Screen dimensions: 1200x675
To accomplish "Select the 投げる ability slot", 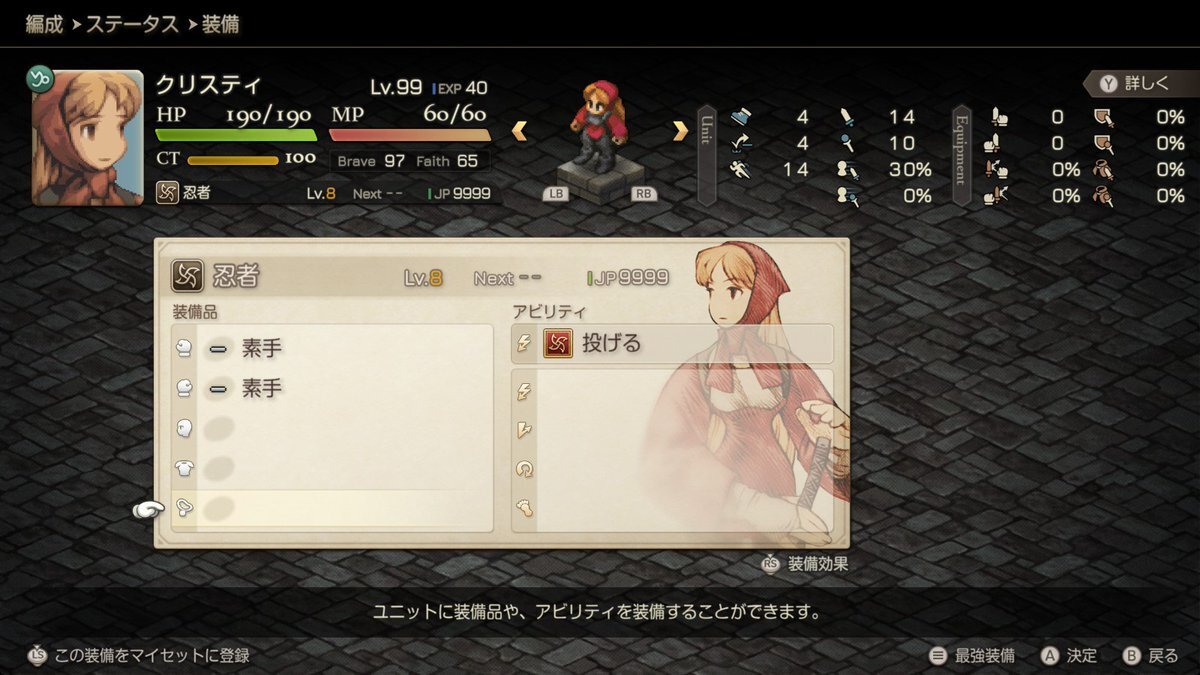I will tap(671, 344).
